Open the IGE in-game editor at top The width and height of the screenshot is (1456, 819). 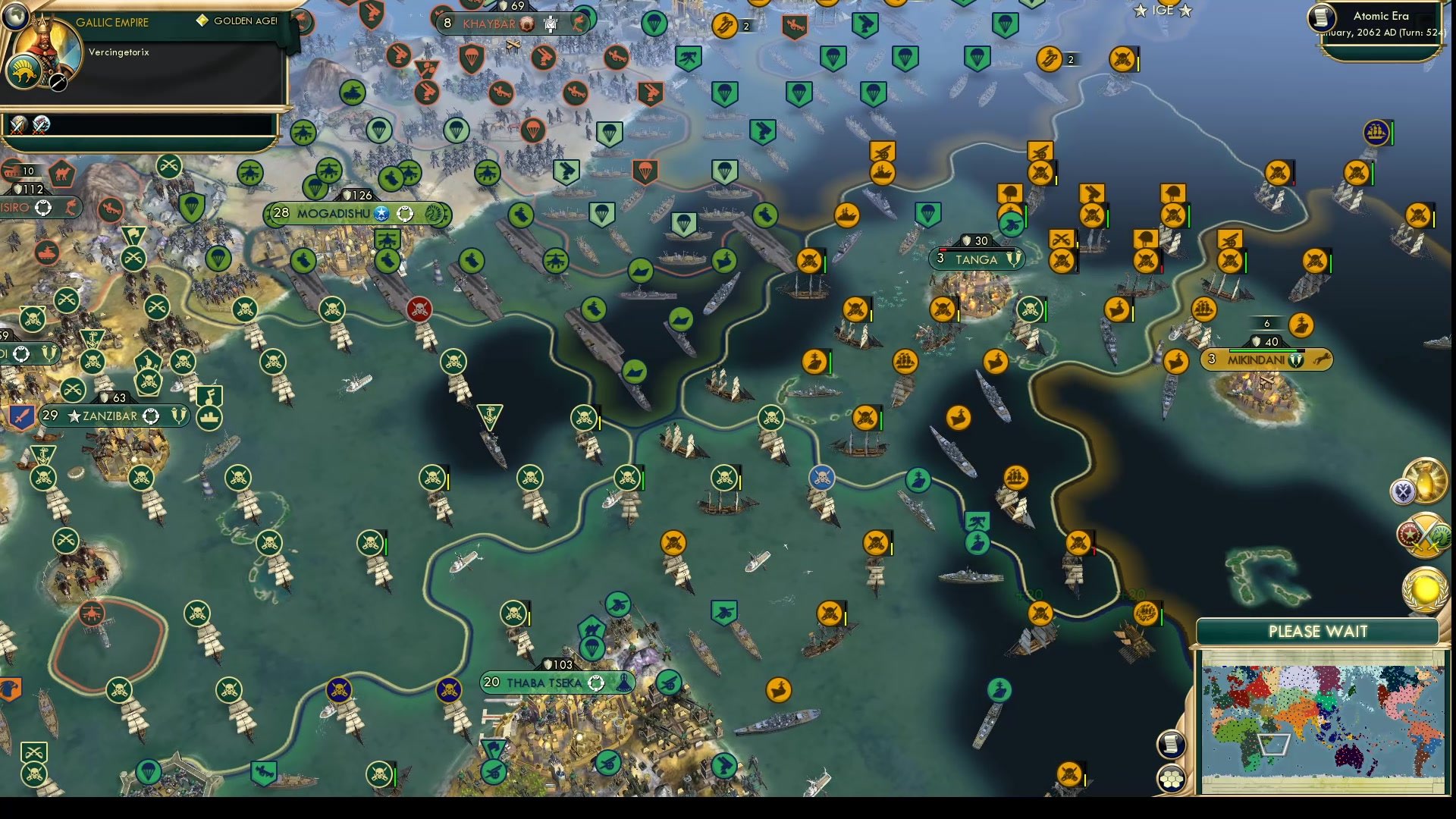1163,11
